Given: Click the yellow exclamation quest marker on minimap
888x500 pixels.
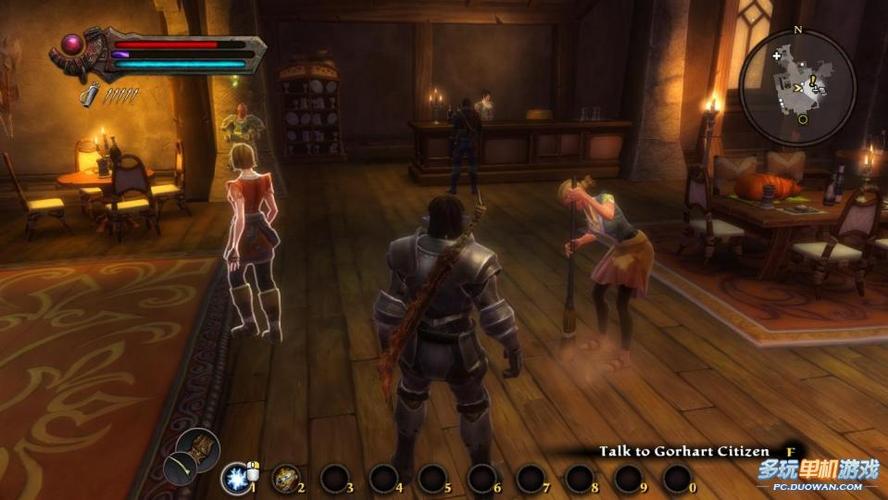Looking at the screenshot, I should pyautogui.click(x=813, y=83).
